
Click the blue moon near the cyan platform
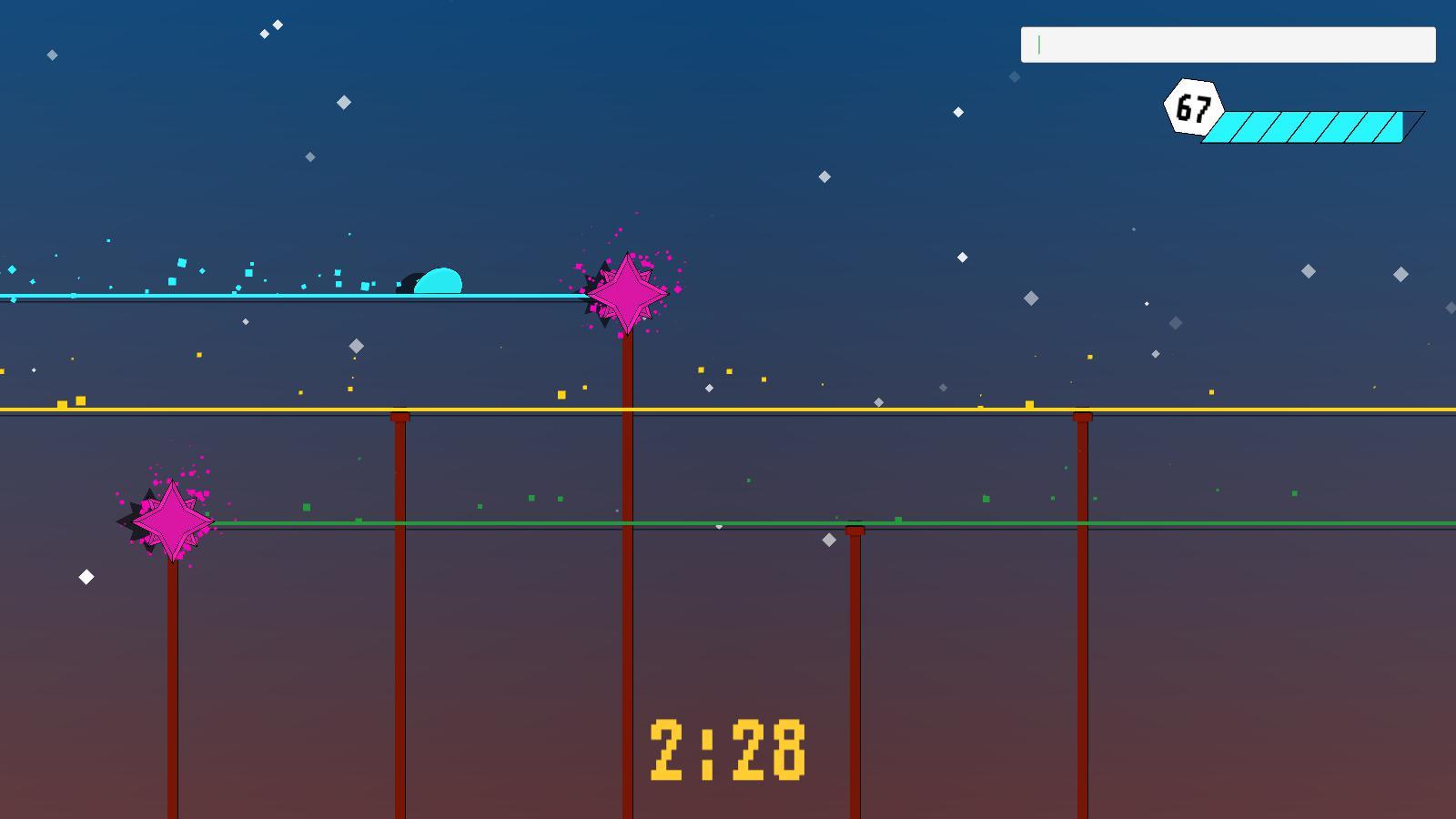point(439,280)
